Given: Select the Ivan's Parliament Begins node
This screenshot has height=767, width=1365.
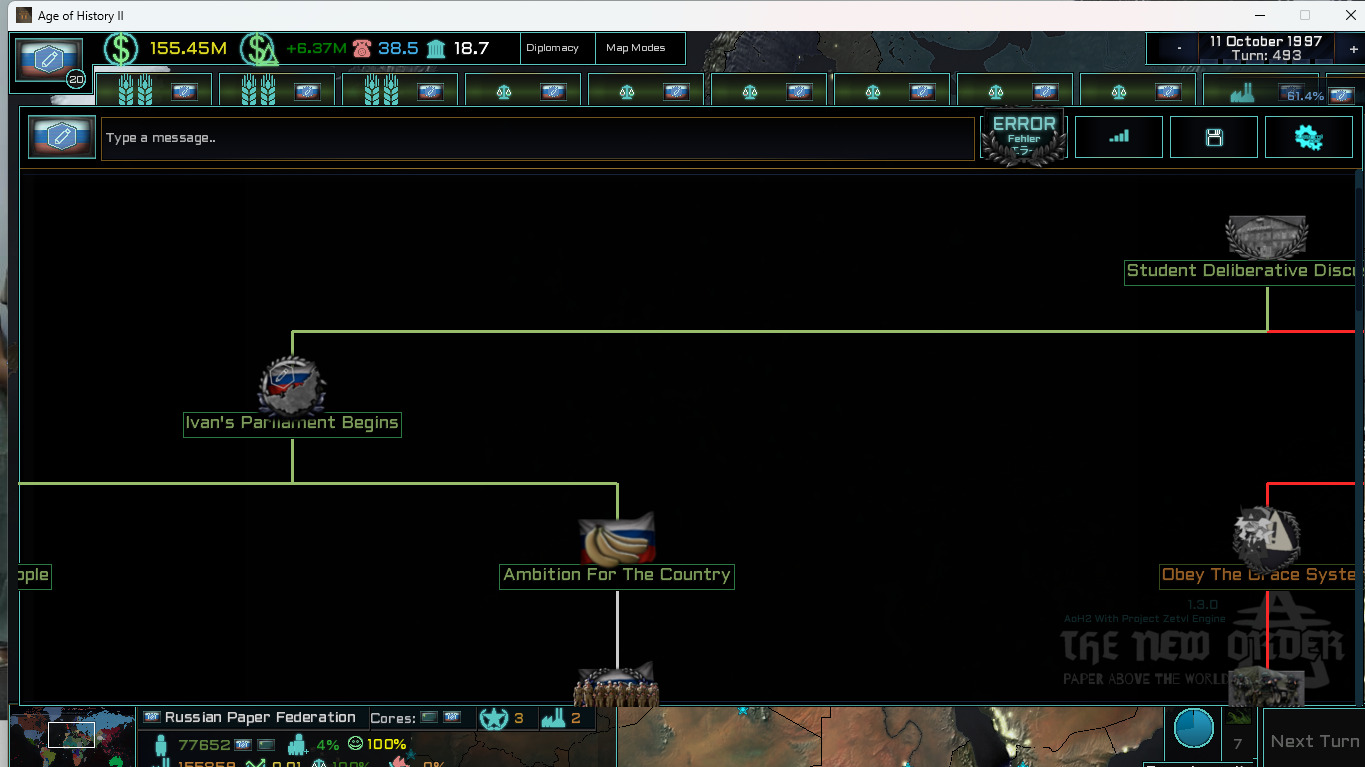Looking at the screenshot, I should tap(292, 423).
